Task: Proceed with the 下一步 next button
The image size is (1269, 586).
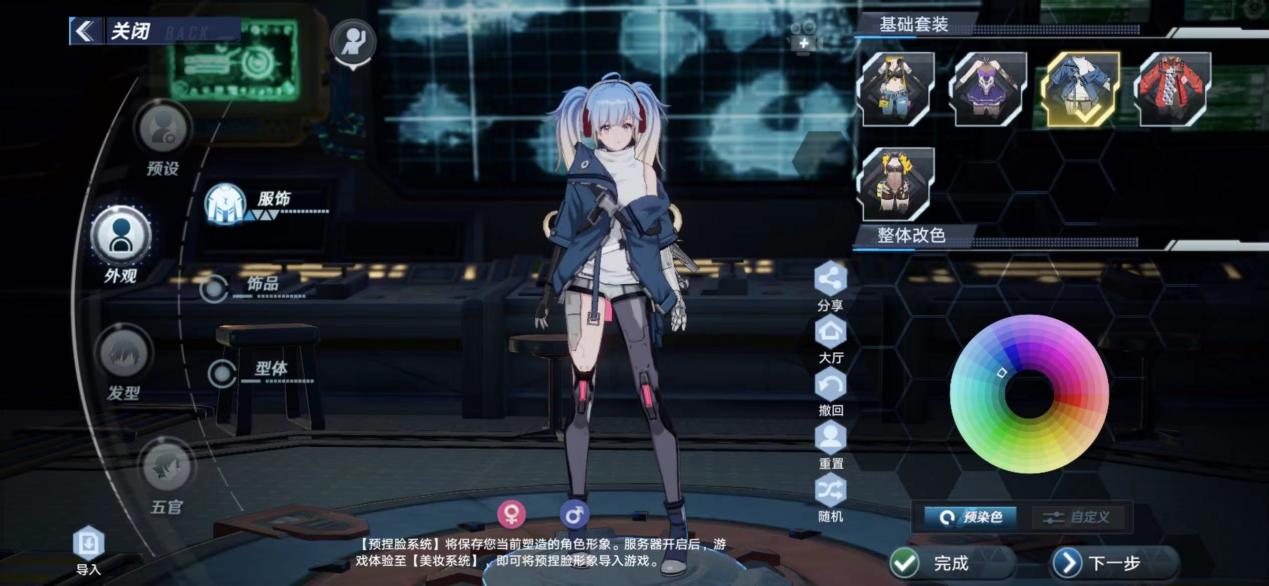Action: [1112, 563]
